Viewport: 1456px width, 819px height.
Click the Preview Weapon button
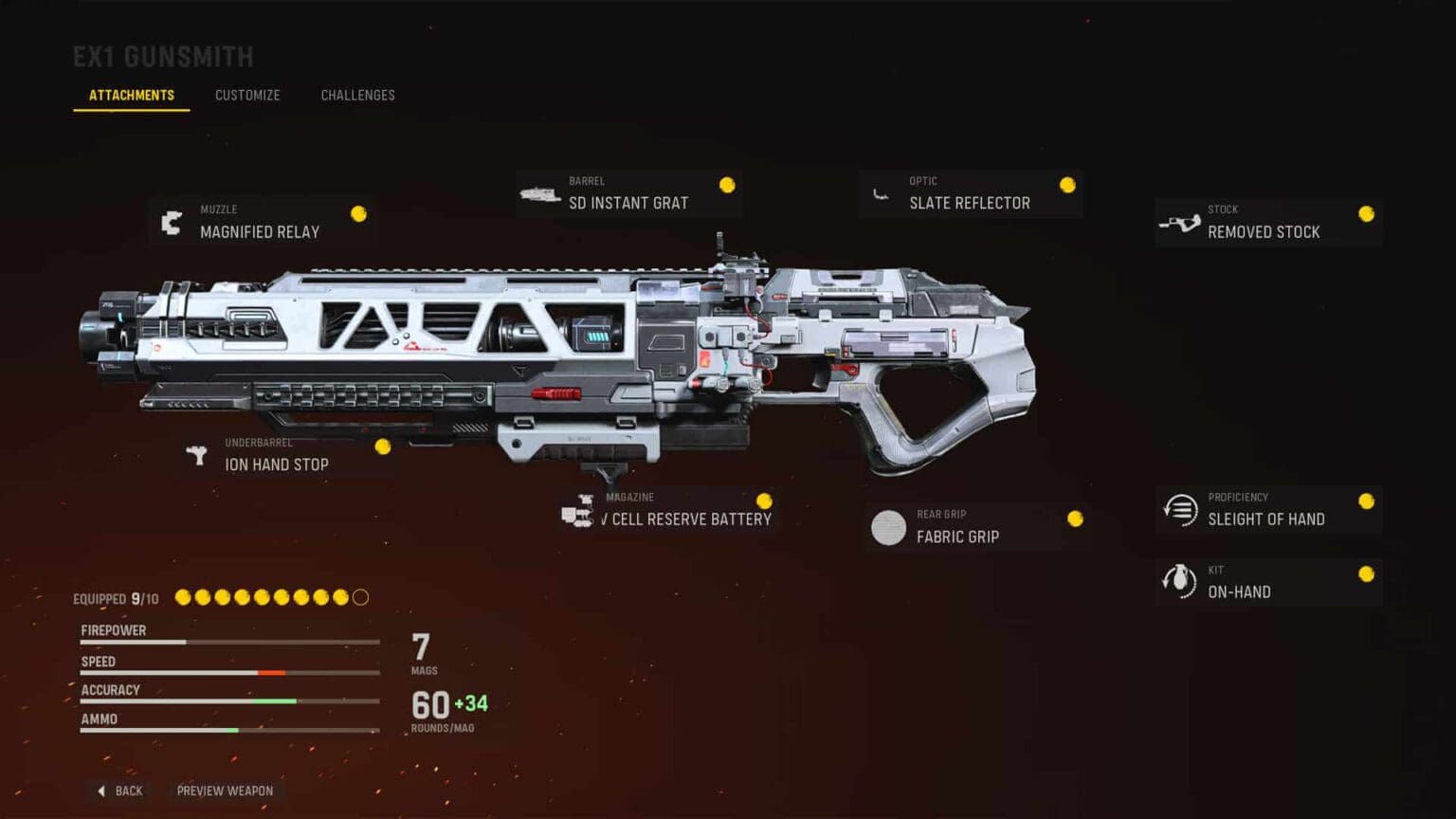pyautogui.click(x=226, y=791)
